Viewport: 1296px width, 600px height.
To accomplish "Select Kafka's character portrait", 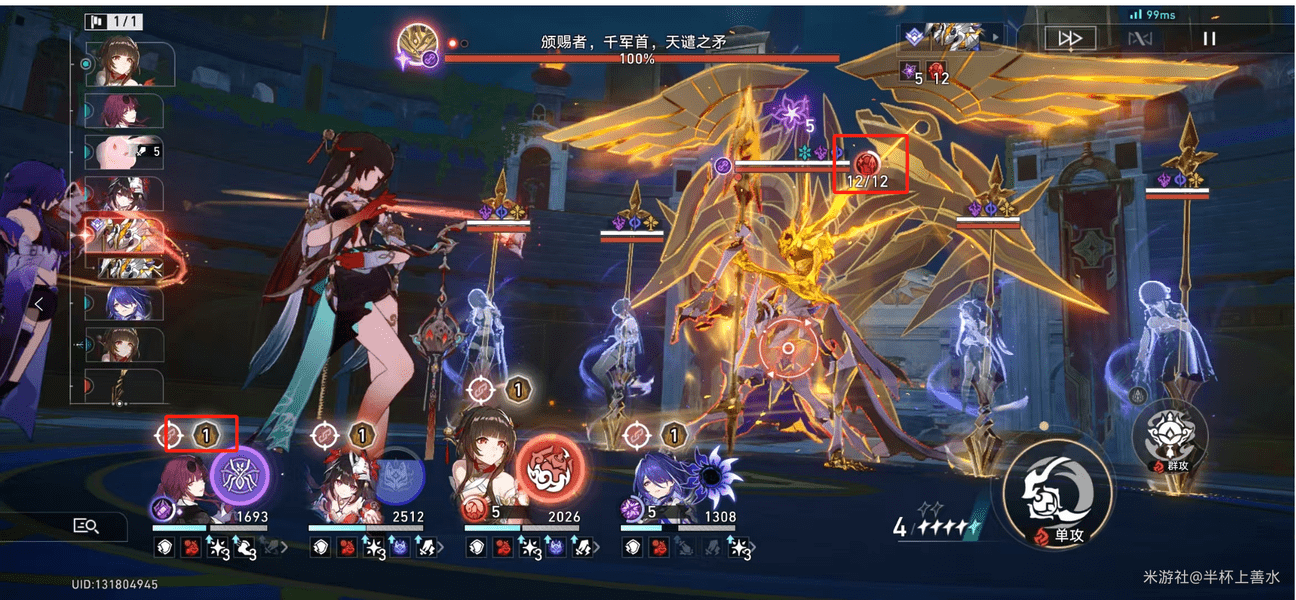I will (180, 492).
